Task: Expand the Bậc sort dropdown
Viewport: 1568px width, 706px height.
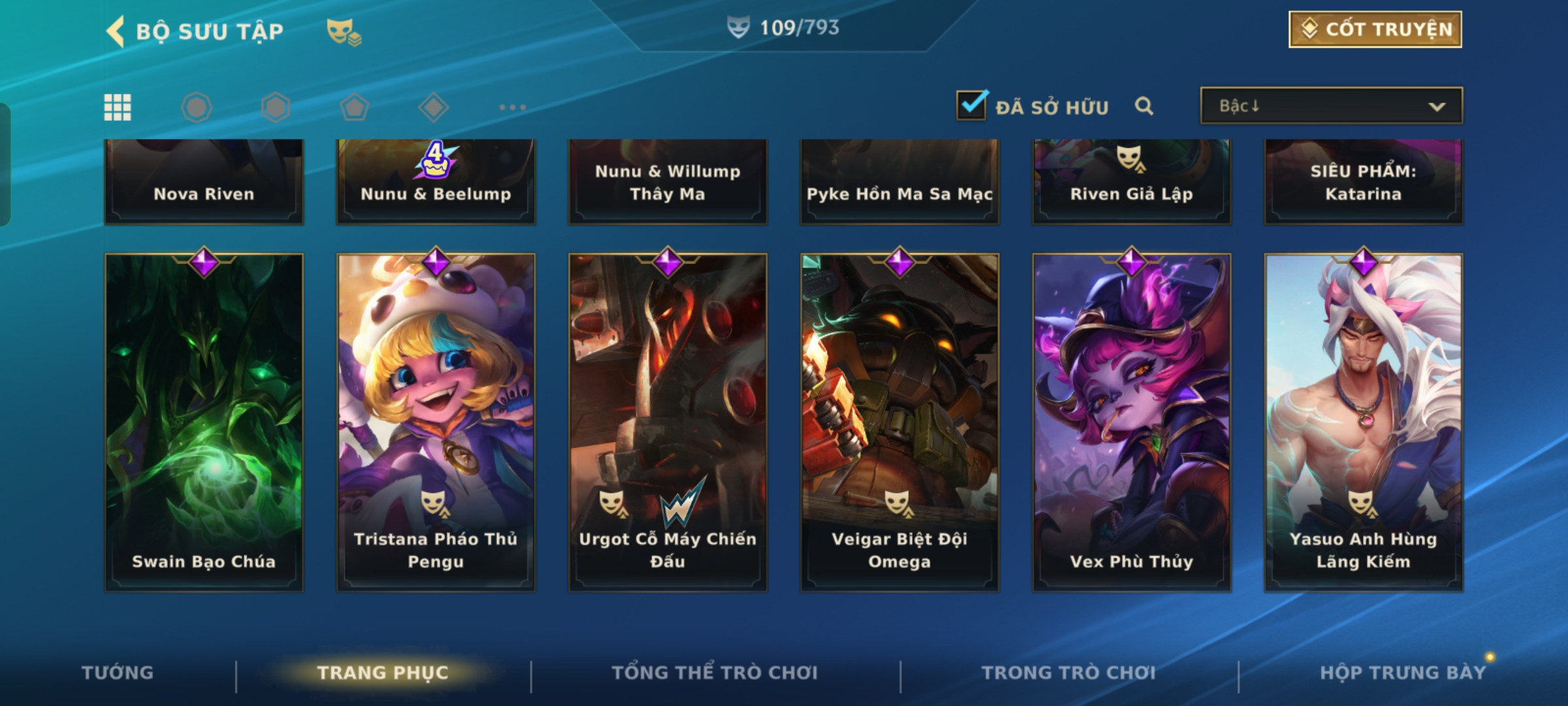Action: (1331, 106)
